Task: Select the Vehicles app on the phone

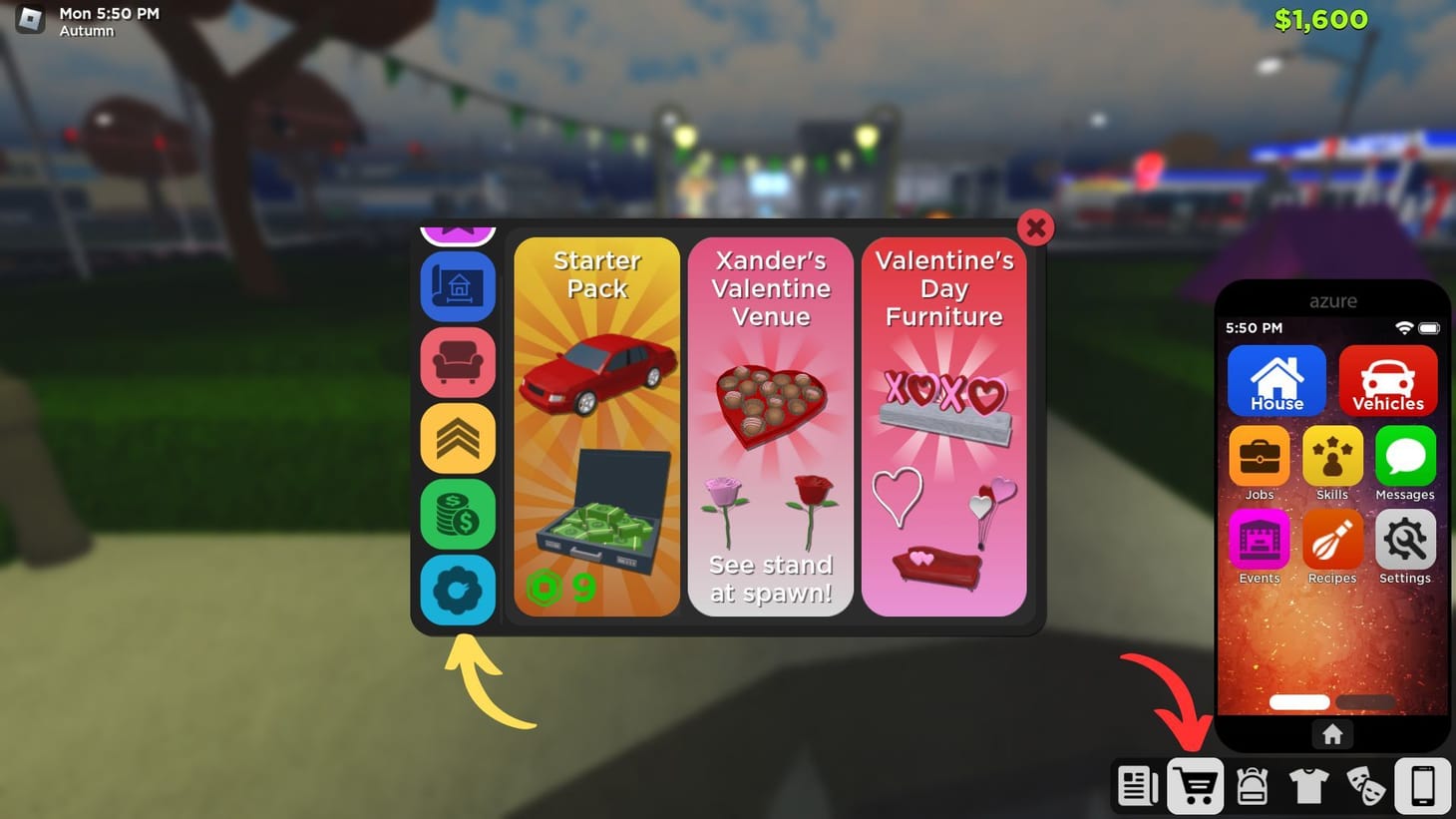Action: click(x=1388, y=380)
